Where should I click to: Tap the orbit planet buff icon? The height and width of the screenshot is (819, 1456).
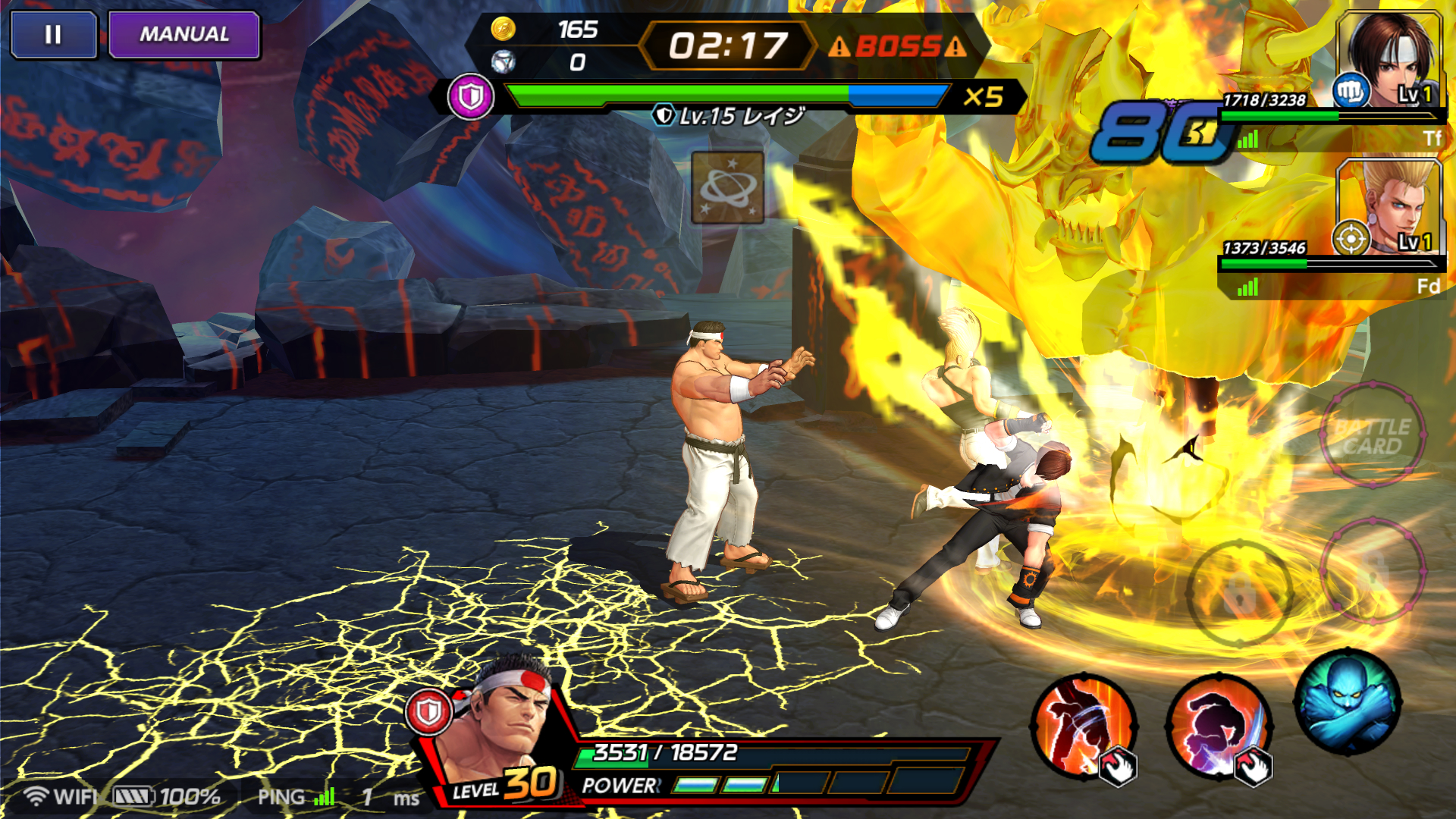click(x=727, y=187)
